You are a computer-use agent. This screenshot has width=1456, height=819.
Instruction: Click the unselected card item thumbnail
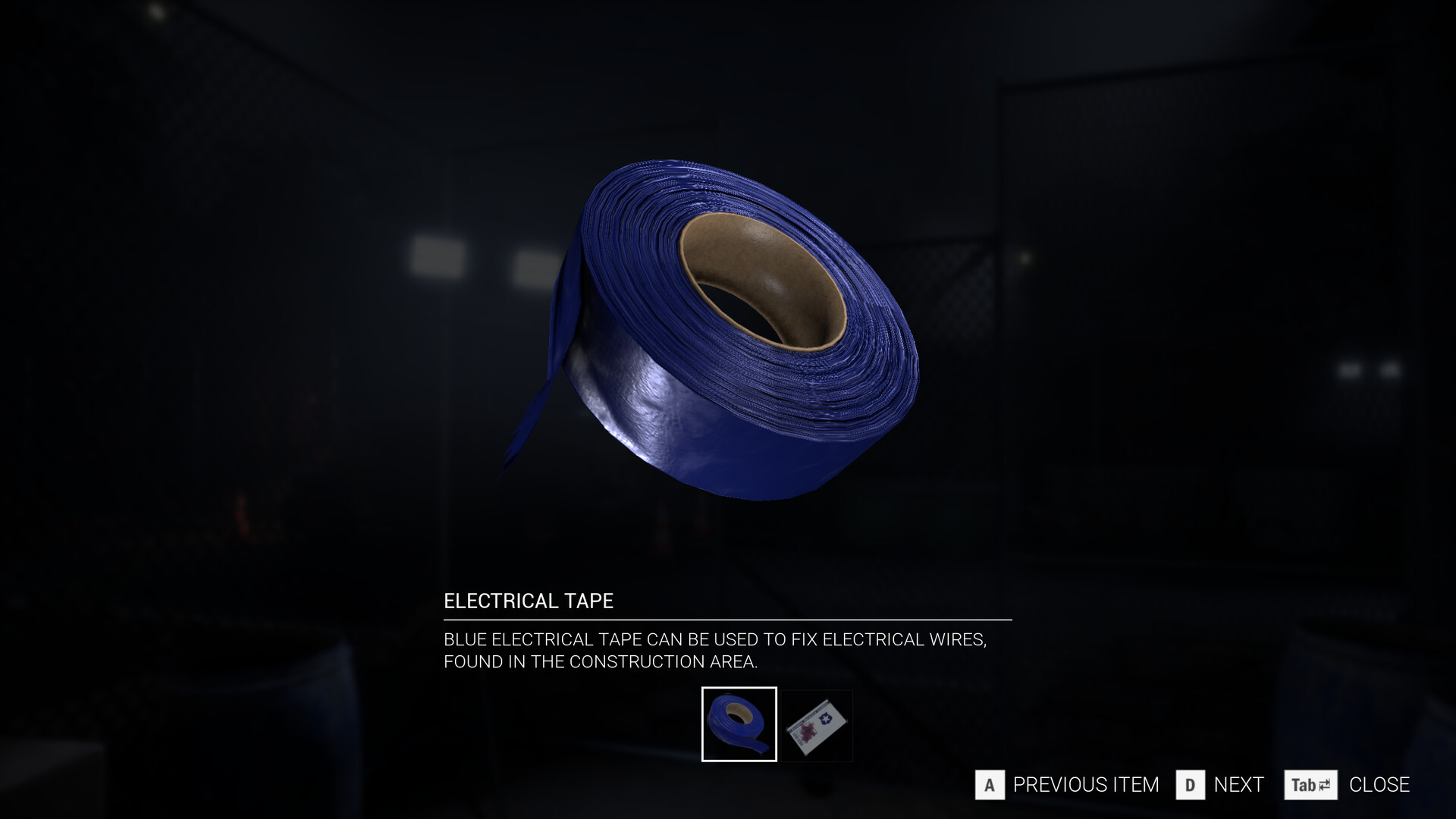click(817, 725)
